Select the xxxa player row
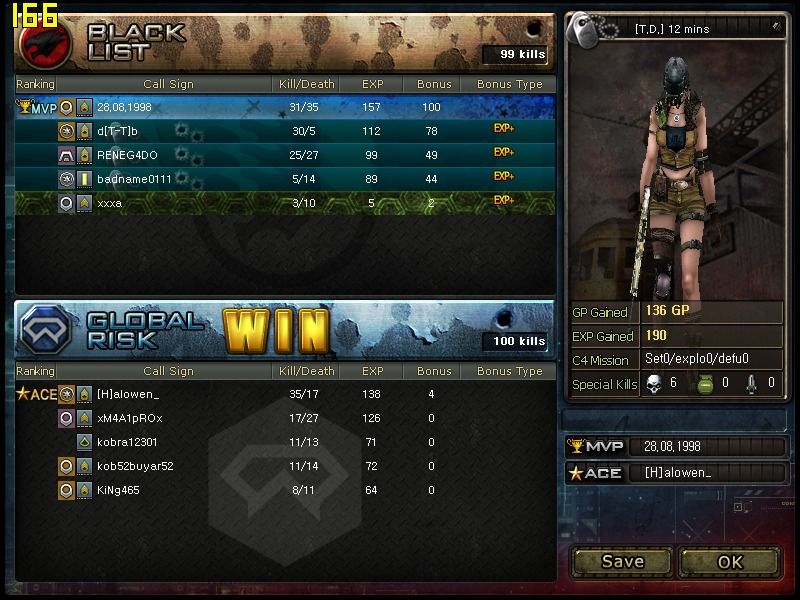This screenshot has width=800, height=600. [110, 203]
